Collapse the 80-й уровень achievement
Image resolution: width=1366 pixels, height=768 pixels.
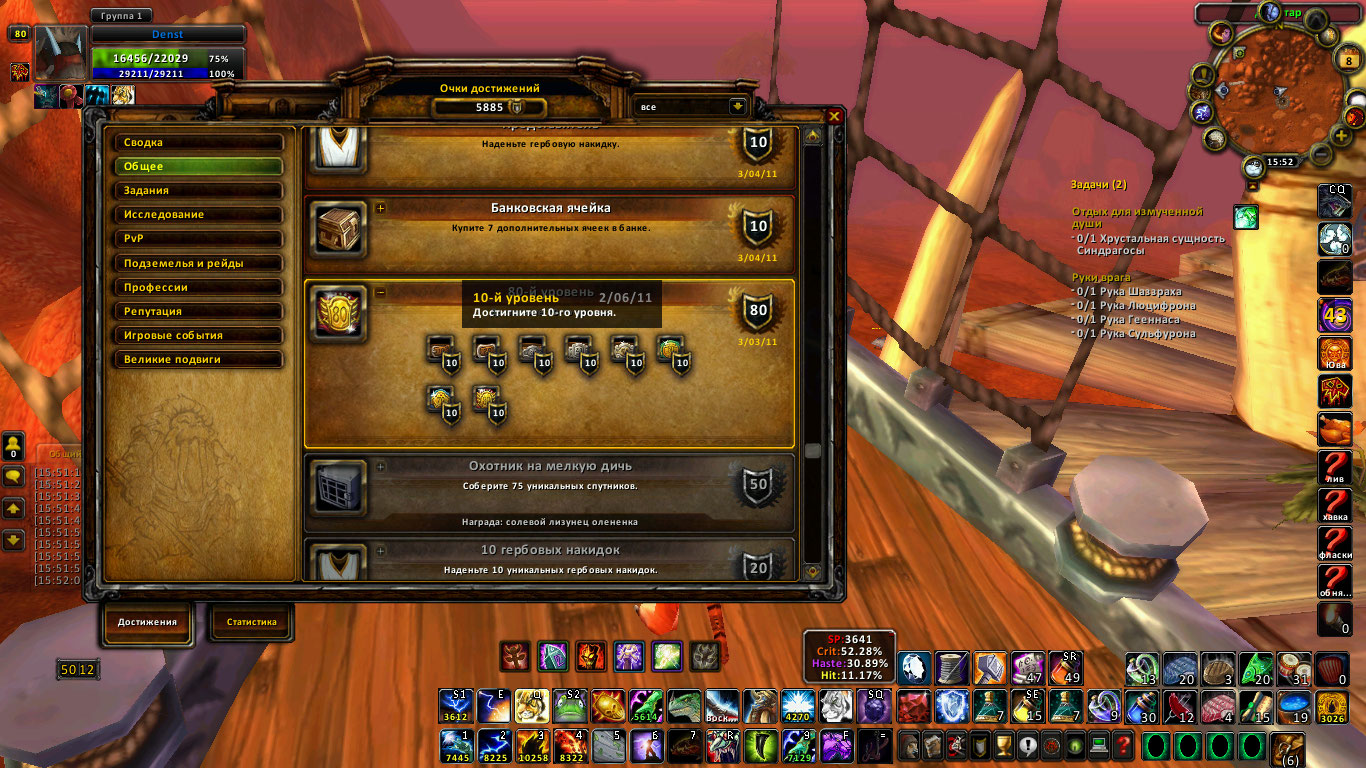[381, 292]
